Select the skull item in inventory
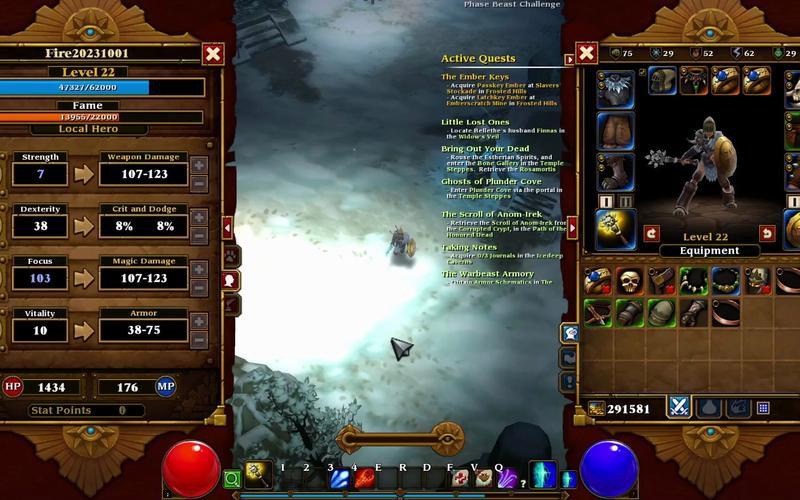The width and height of the screenshot is (800, 500). [629, 281]
